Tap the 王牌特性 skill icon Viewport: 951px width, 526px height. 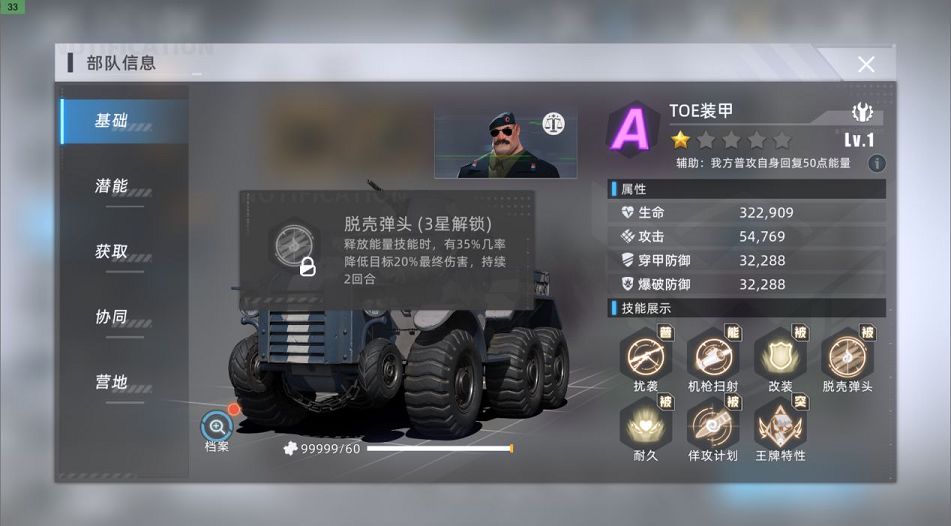[780, 422]
